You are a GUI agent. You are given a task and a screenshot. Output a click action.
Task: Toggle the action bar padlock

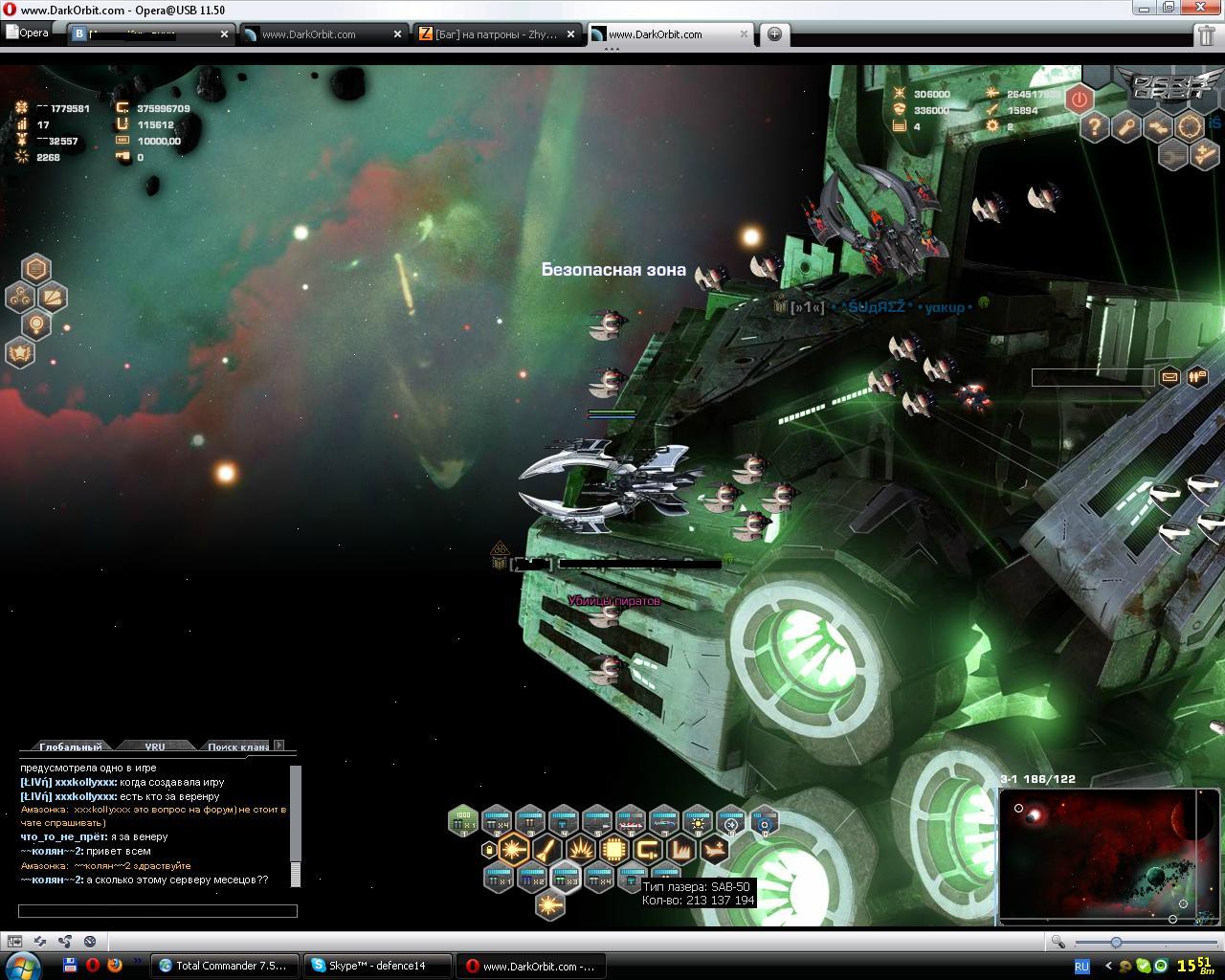489,849
